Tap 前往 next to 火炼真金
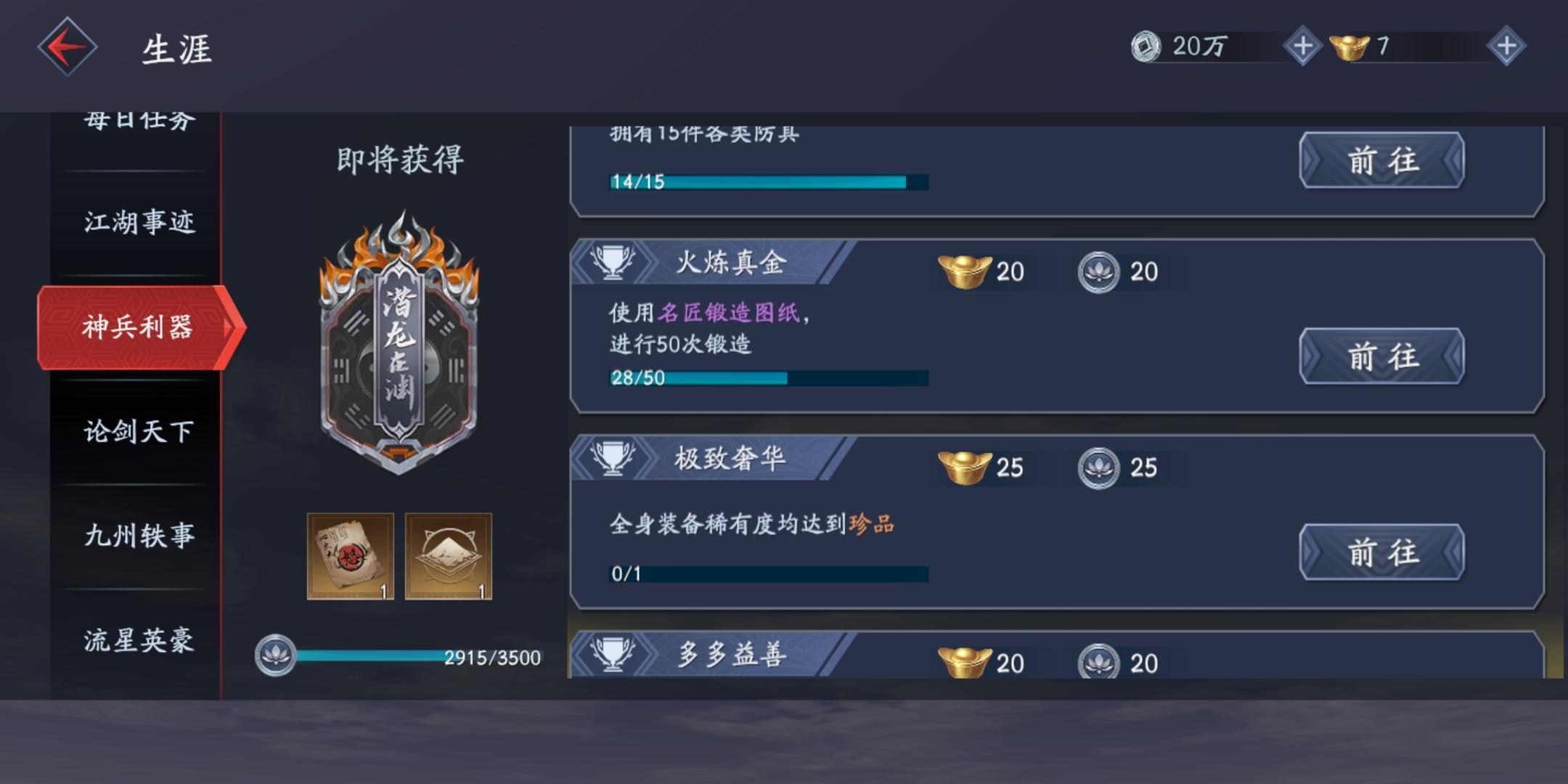The width and height of the screenshot is (1568, 784). pos(1382,356)
